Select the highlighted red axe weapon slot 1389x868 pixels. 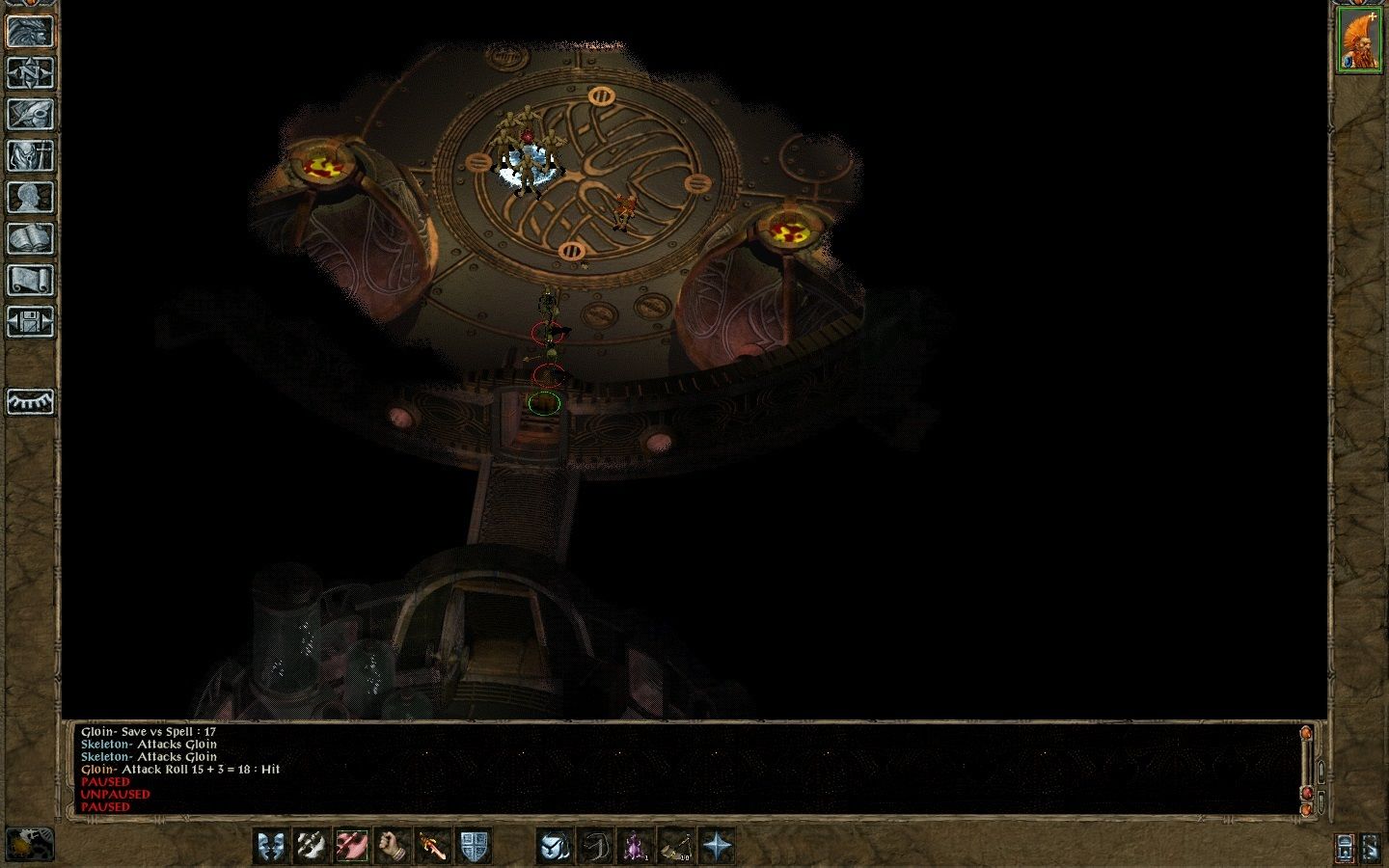pos(353,846)
